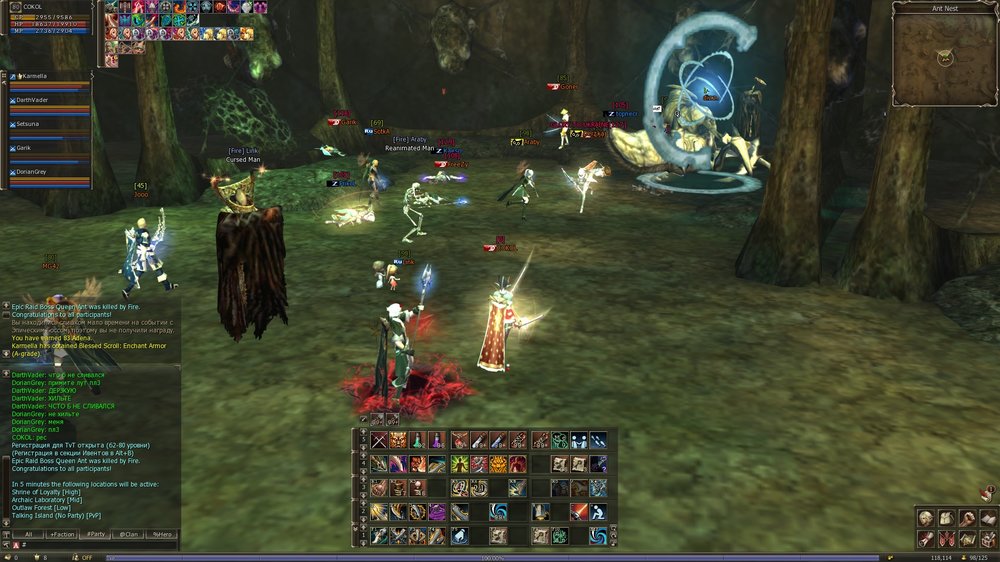Activate the sitting figure action slot
Viewport: 1000px width, 562px height.
click(597, 512)
